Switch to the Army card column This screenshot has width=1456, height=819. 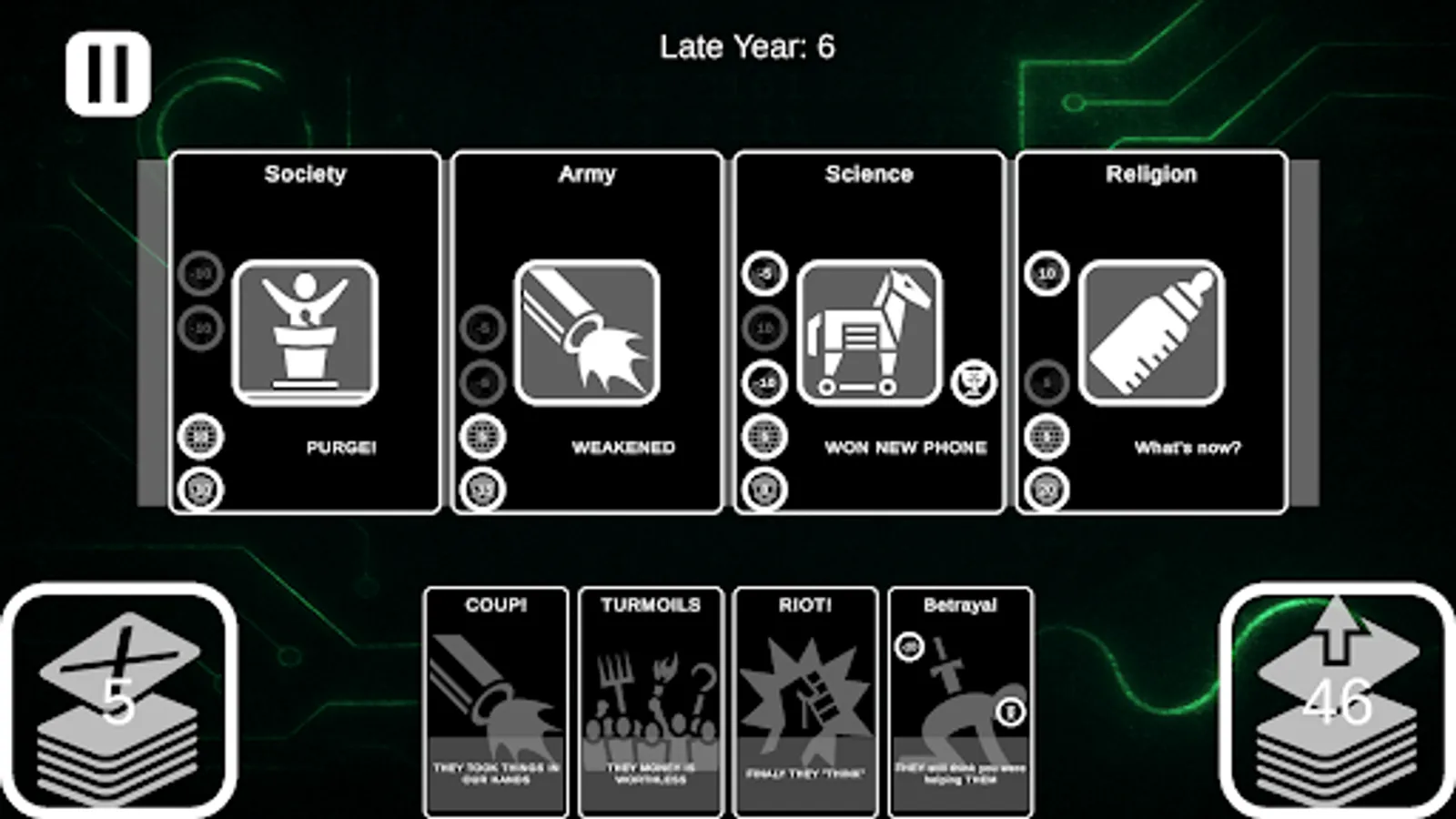tap(587, 173)
